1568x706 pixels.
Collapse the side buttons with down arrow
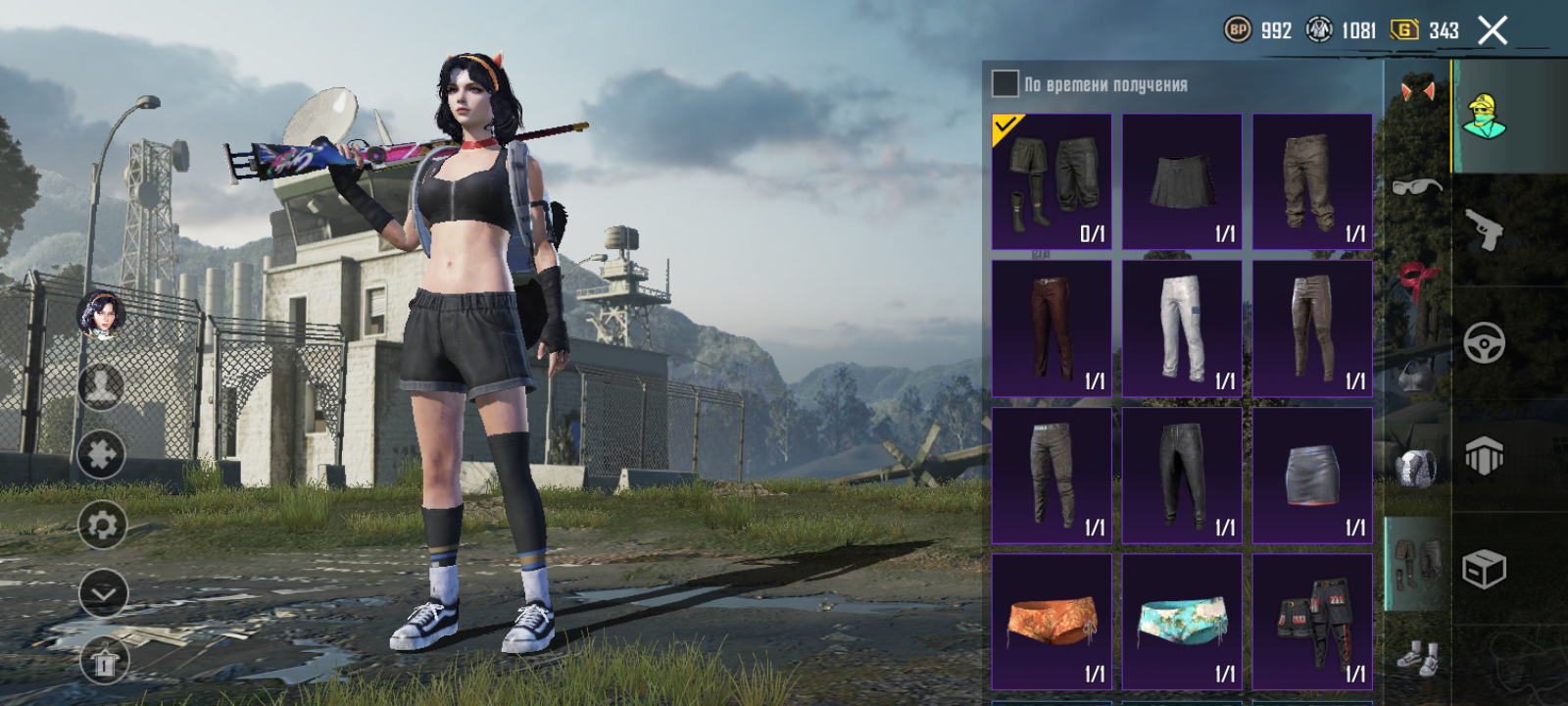point(103,593)
